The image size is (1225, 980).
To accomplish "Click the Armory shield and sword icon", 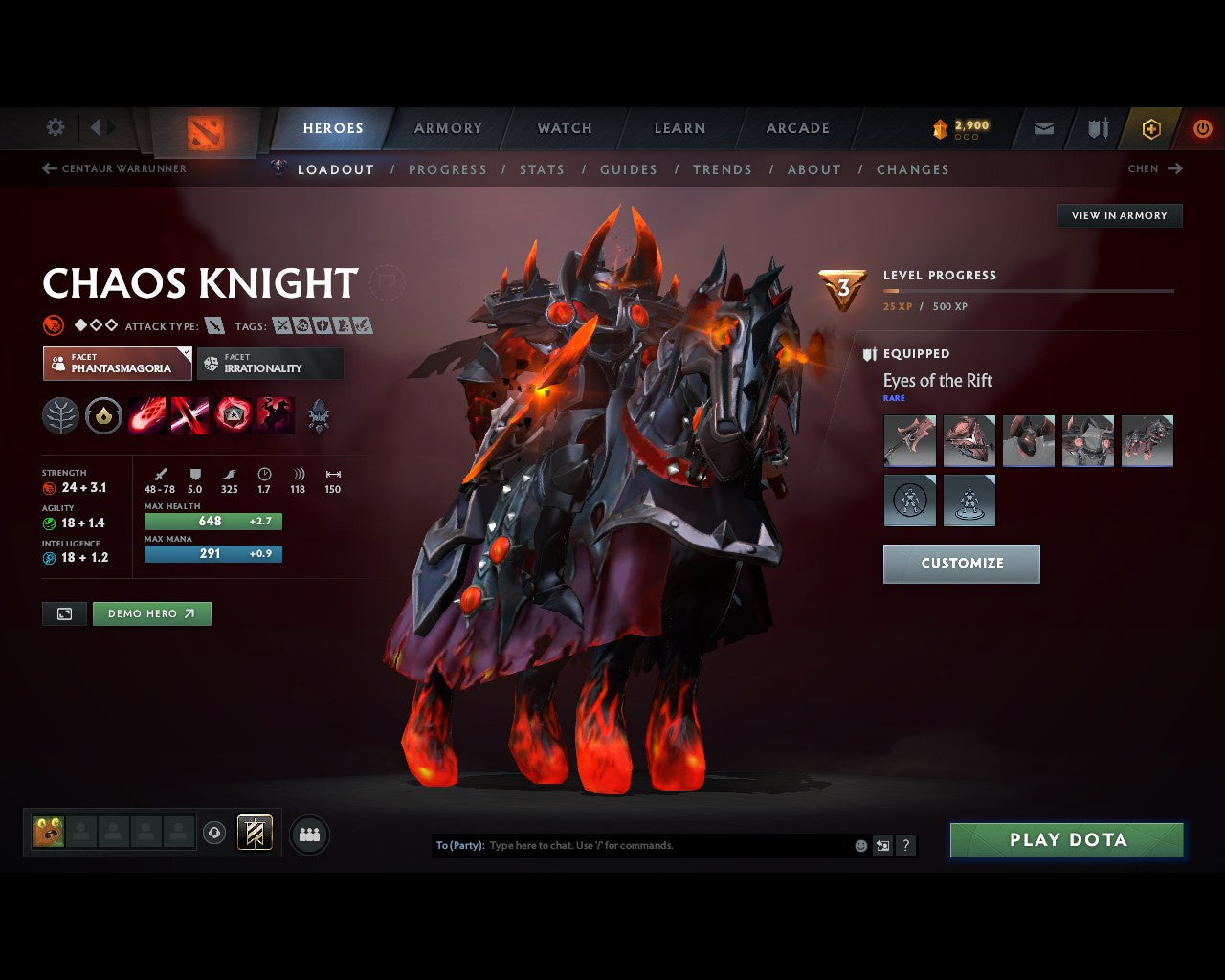I will pyautogui.click(x=1097, y=128).
